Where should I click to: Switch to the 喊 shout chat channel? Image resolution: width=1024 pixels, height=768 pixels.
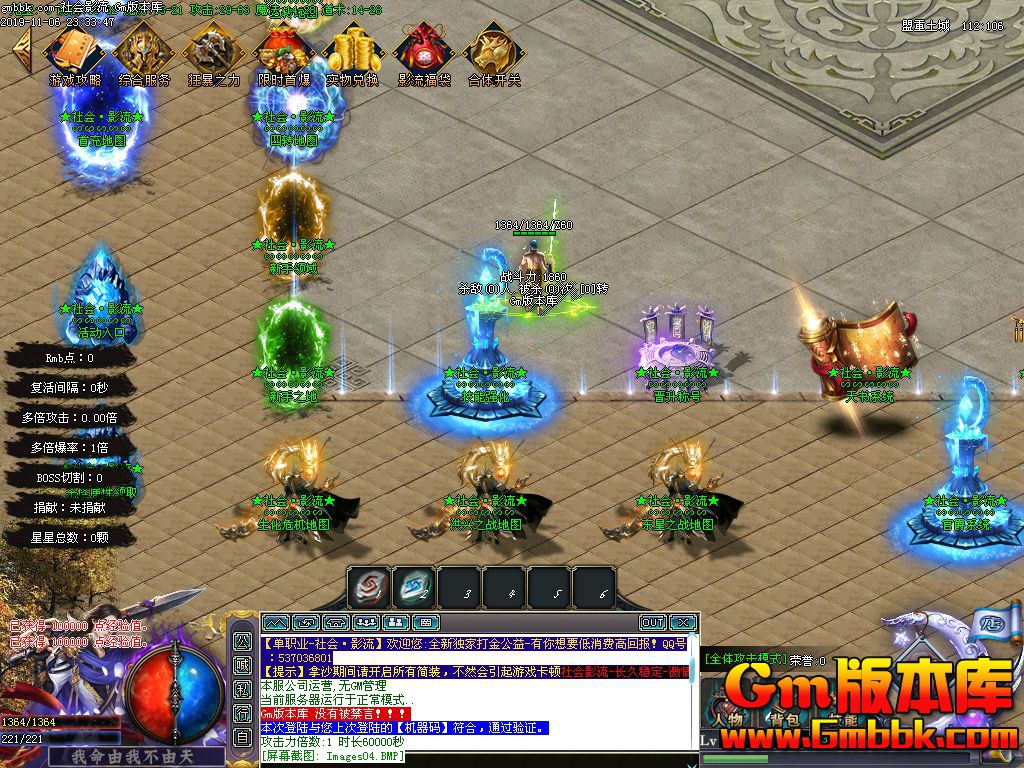[x=243, y=665]
